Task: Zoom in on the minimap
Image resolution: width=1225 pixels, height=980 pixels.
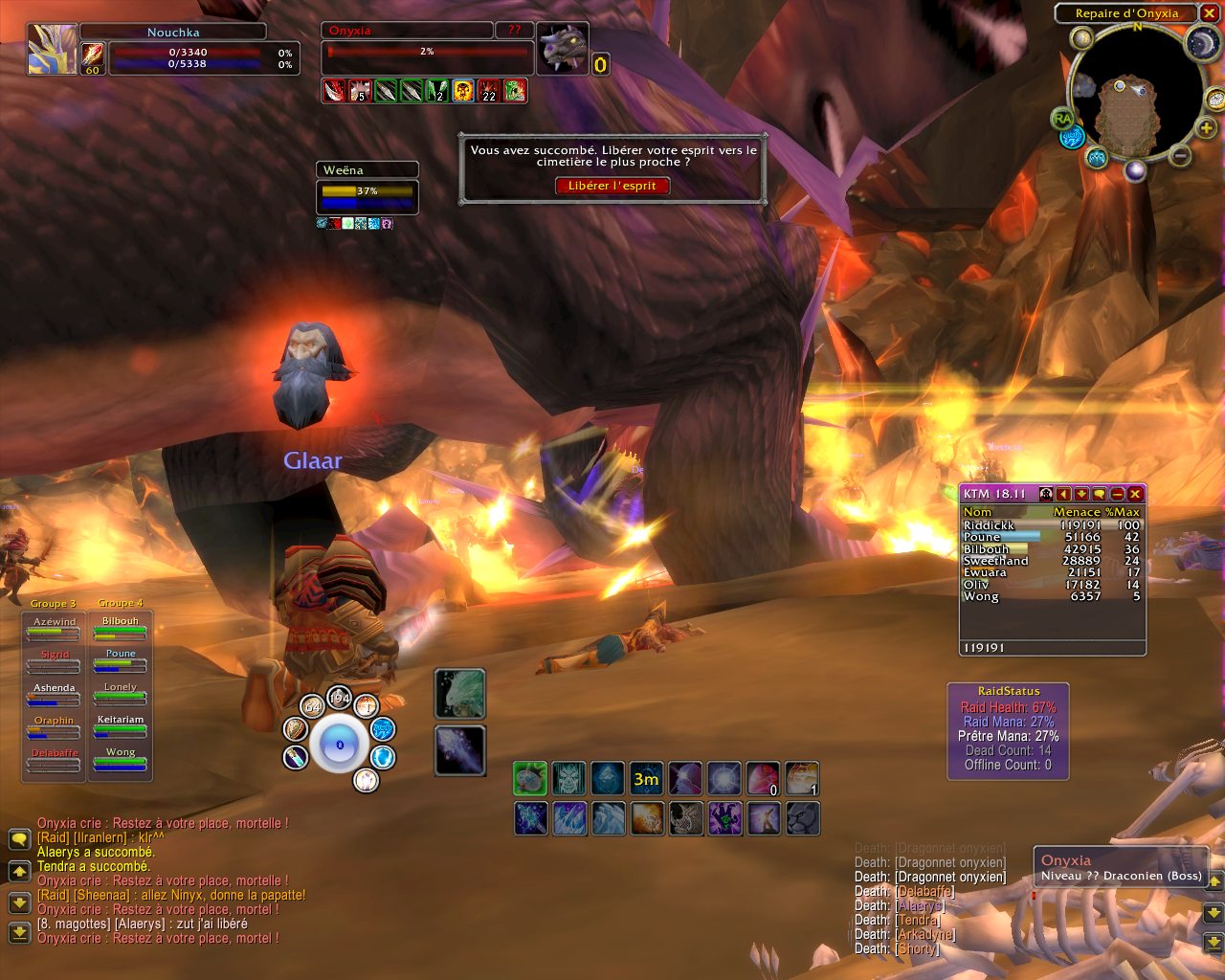Action: coord(1207,129)
